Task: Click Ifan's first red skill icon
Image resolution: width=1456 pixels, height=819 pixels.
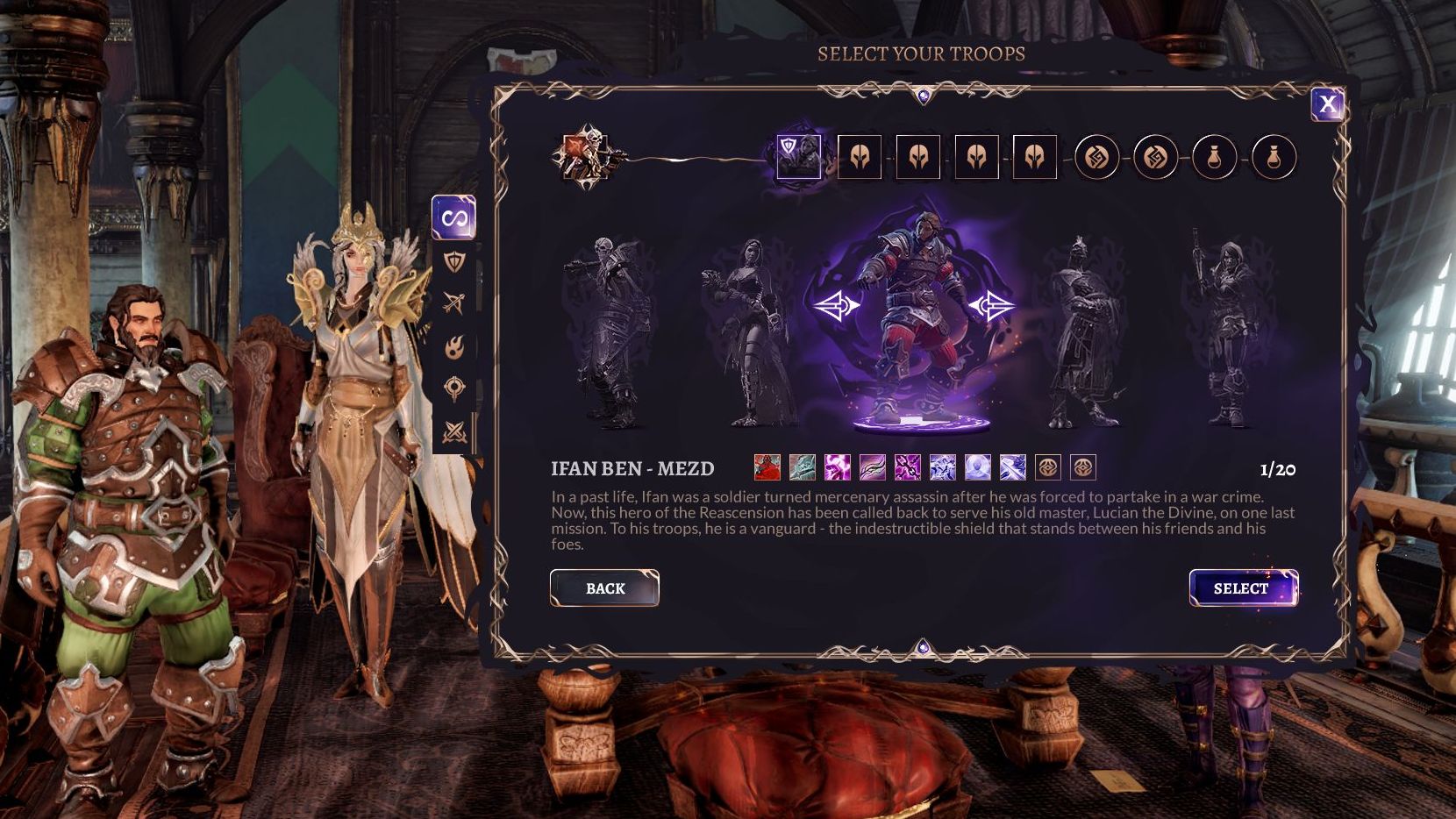Action: point(767,469)
